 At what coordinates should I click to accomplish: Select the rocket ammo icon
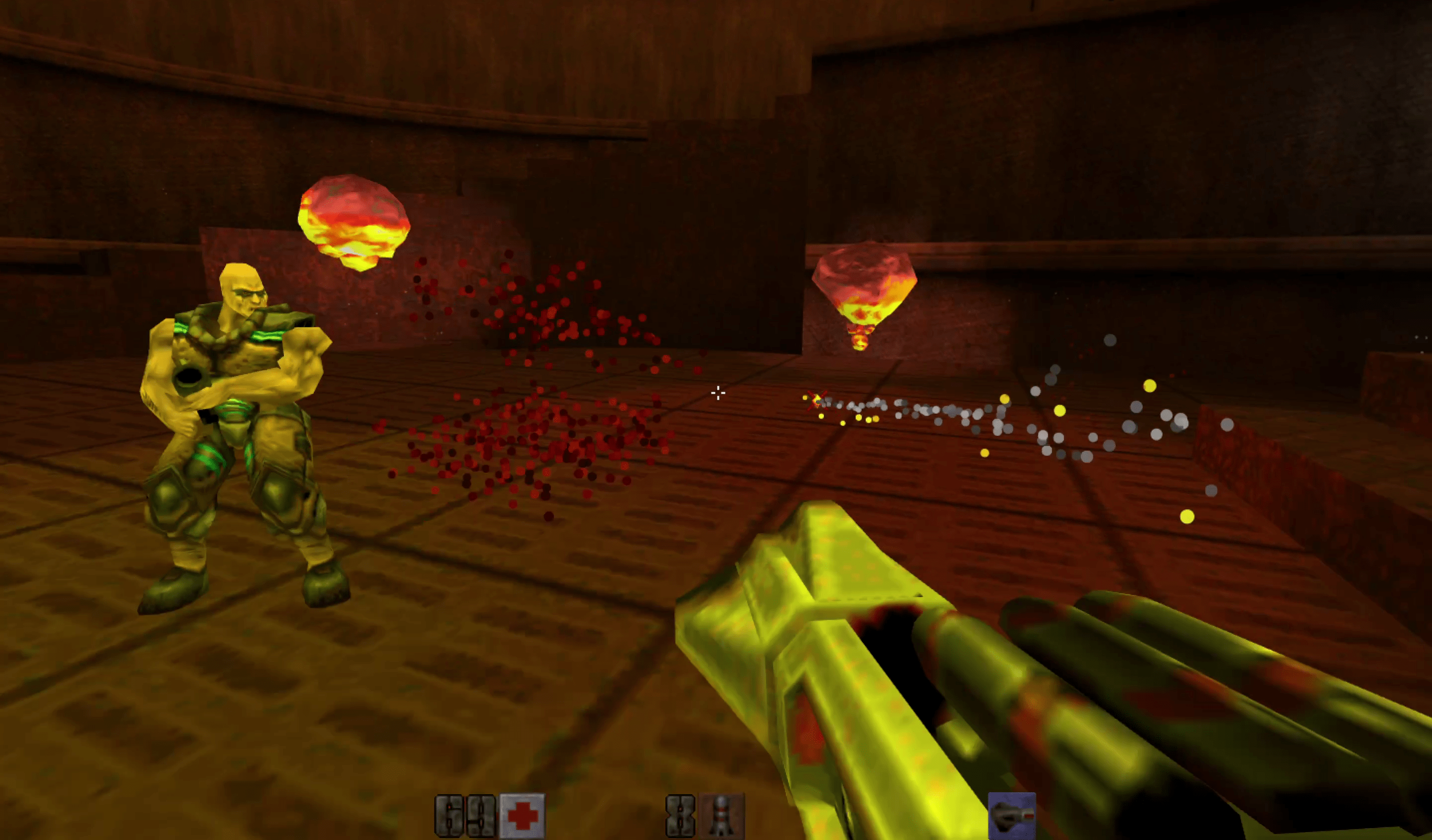click(721, 817)
